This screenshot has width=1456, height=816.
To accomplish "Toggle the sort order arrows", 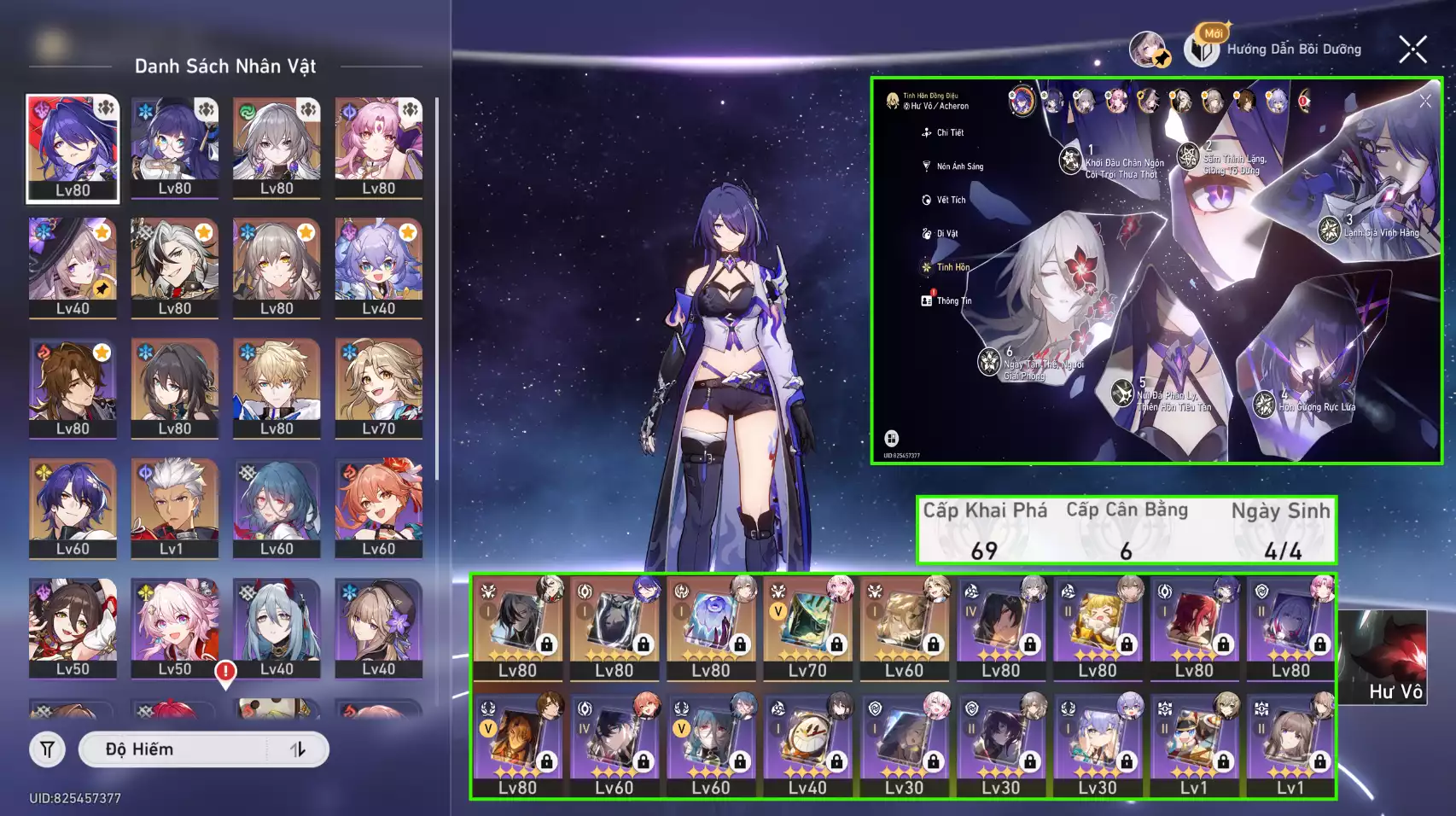I will (298, 749).
